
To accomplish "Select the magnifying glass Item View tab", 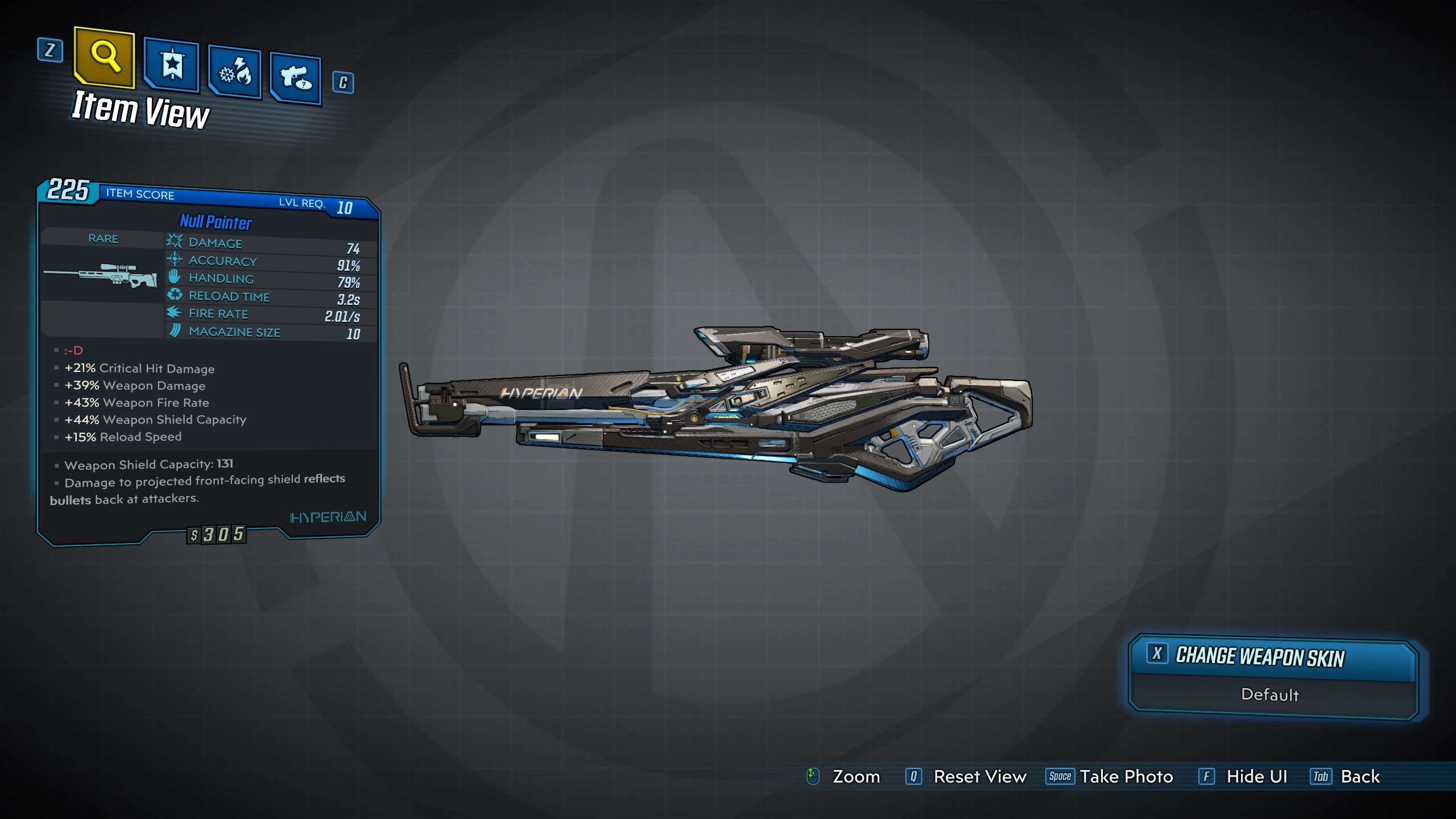I will pyautogui.click(x=105, y=57).
